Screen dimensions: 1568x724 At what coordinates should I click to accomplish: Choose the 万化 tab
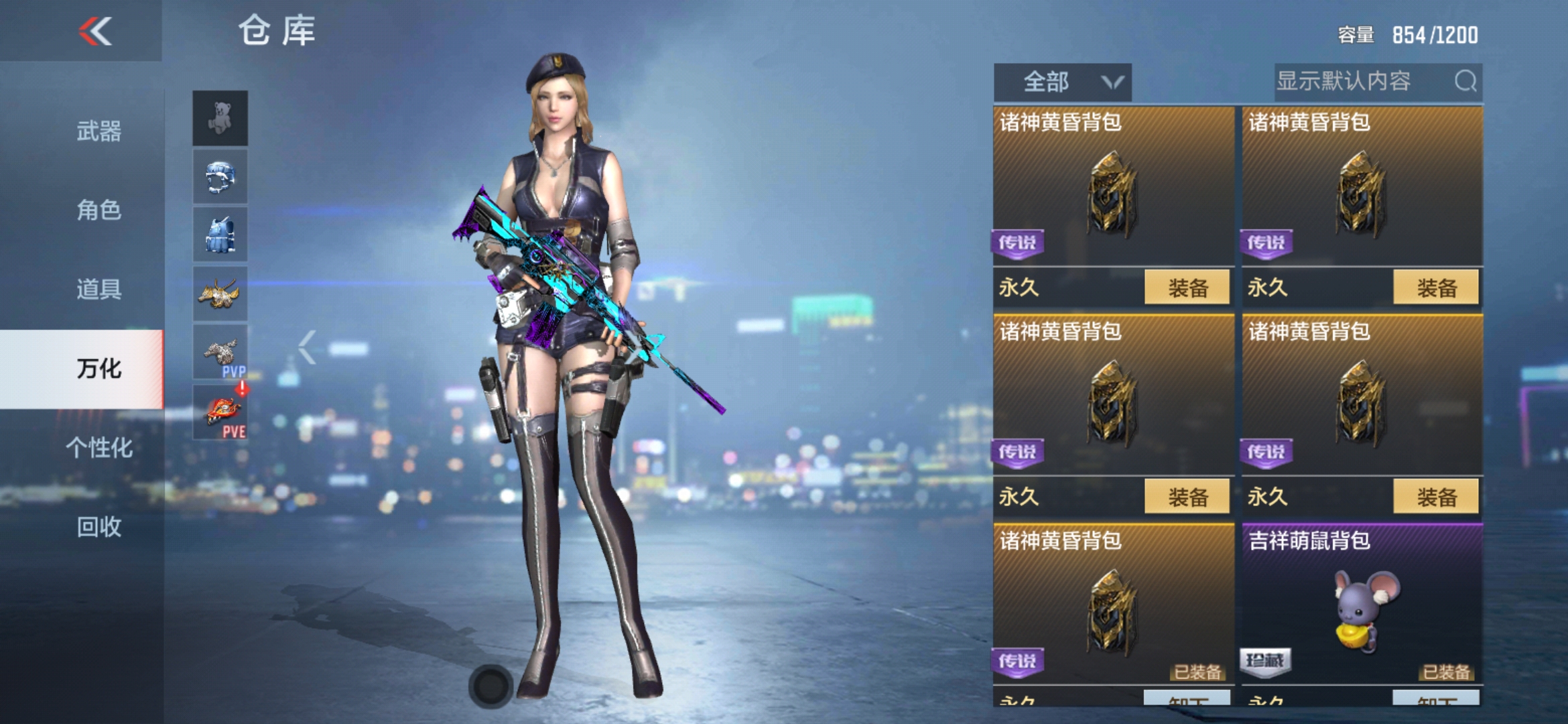click(99, 368)
